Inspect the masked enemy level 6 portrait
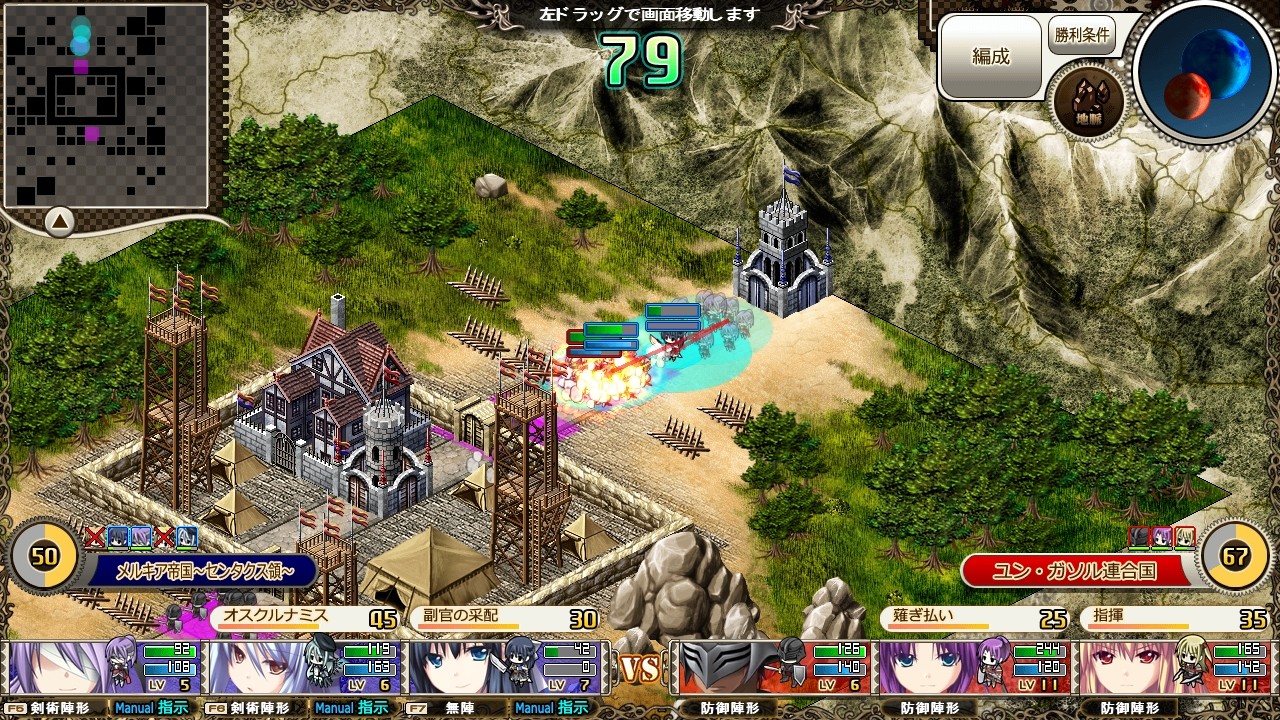 point(740,668)
